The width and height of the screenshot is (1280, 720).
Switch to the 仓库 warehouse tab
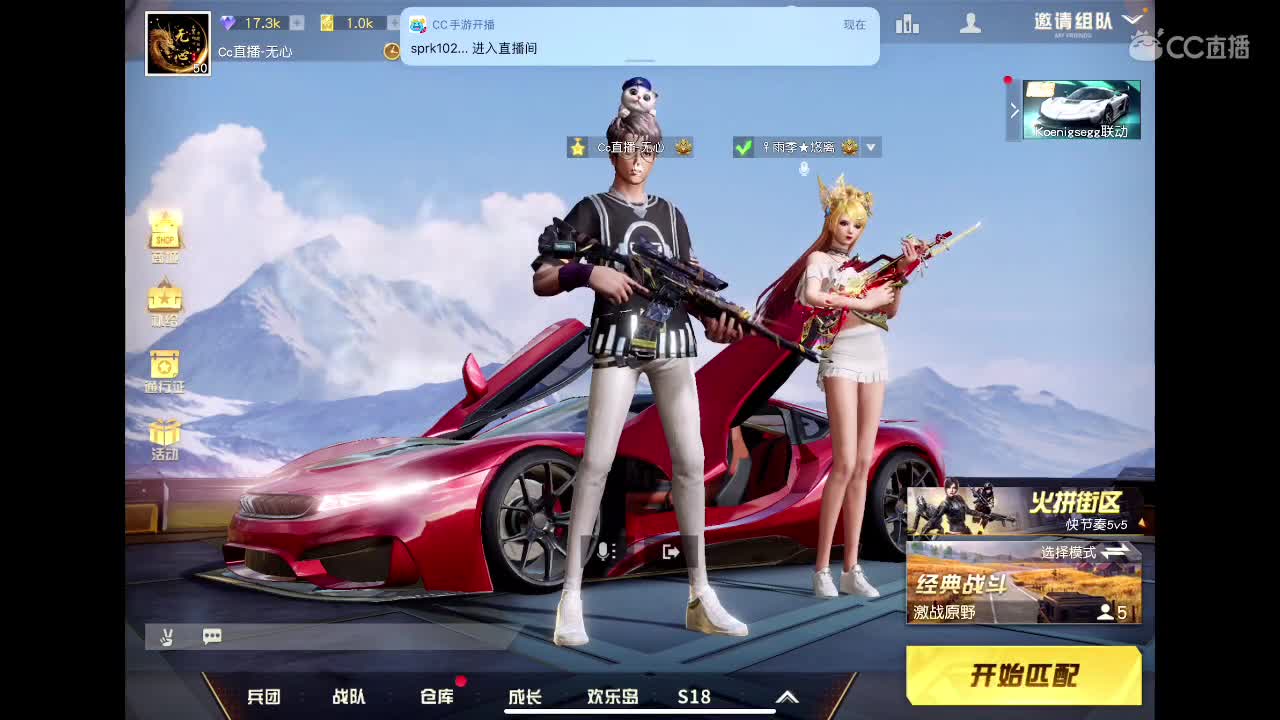click(x=437, y=695)
